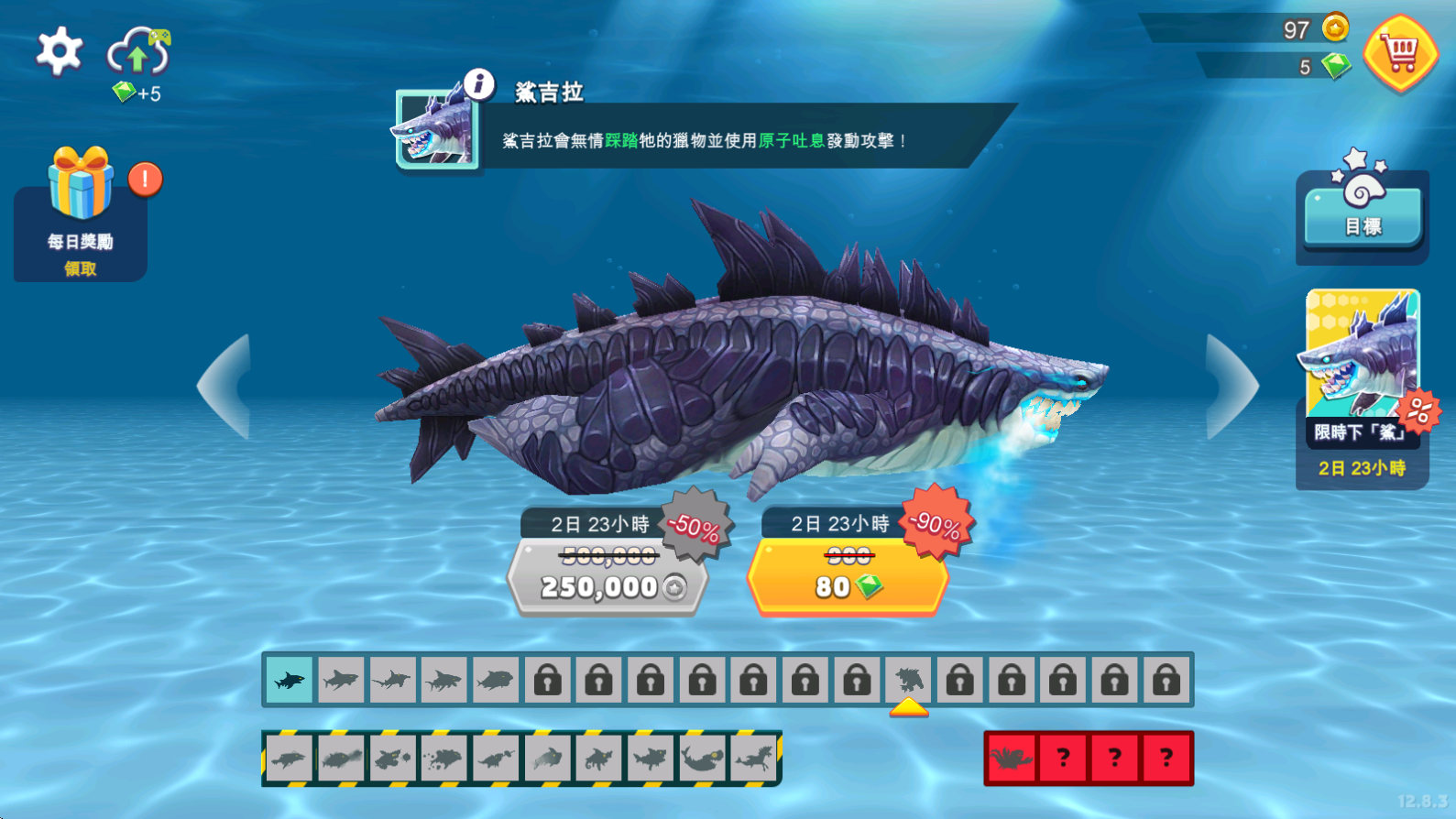Open the settings gear menu
The image size is (1456, 819).
(x=60, y=51)
